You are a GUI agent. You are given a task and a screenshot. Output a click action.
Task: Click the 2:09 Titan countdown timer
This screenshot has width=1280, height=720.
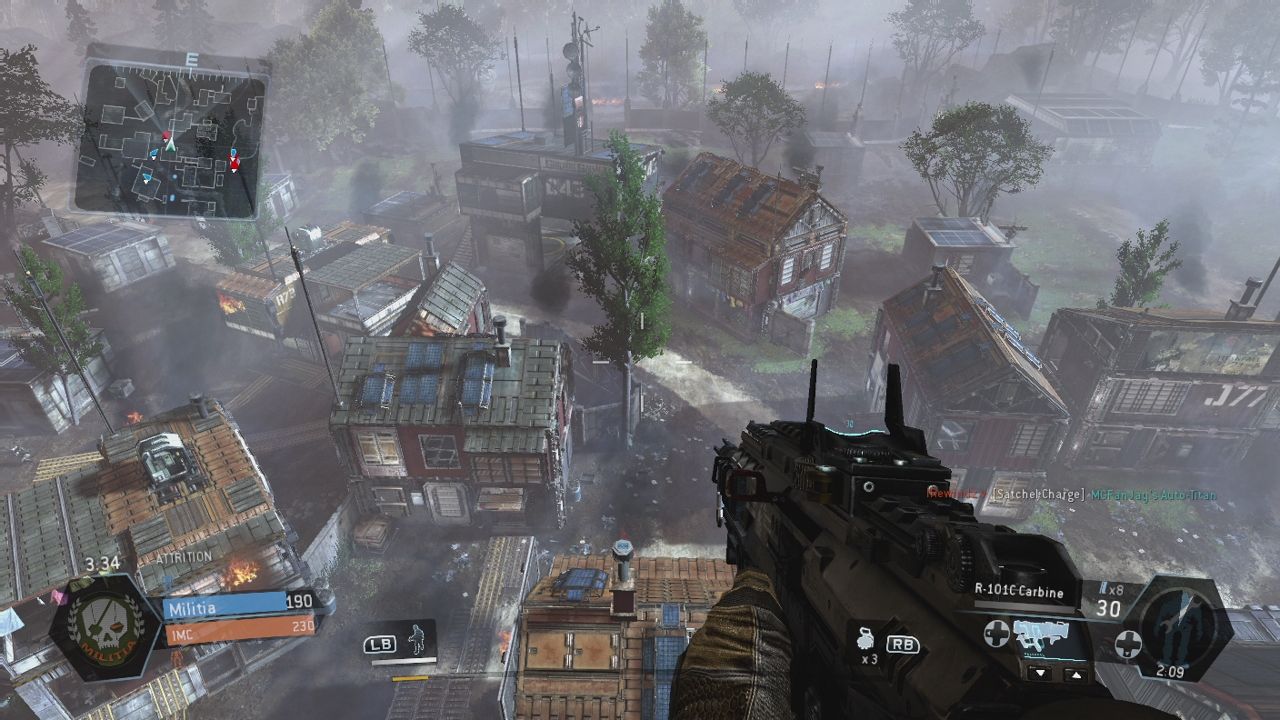click(1171, 671)
